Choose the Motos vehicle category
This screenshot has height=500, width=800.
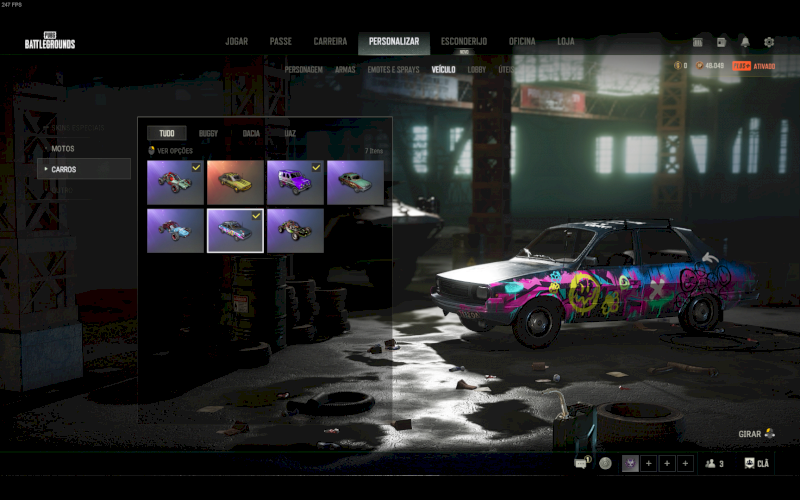63,149
